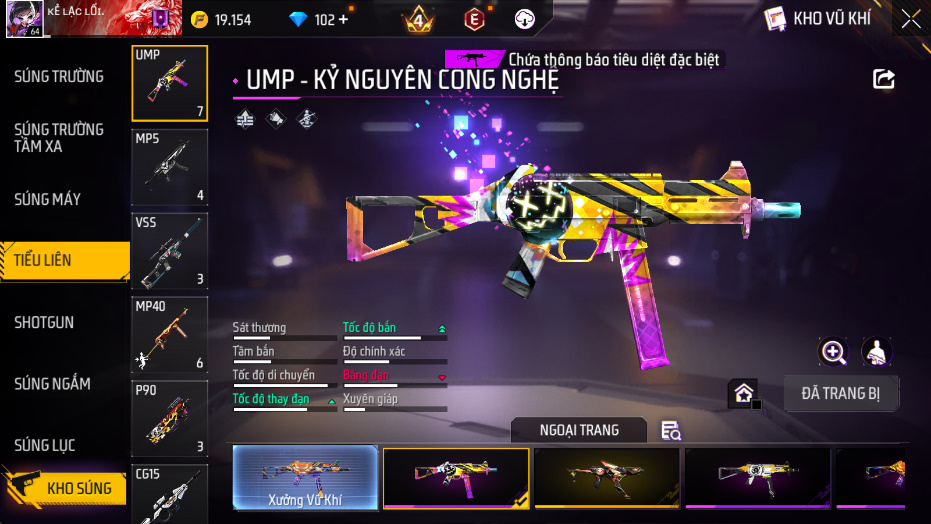Switch to Súng Trường category
Image resolution: width=931 pixels, height=524 pixels.
(59, 77)
